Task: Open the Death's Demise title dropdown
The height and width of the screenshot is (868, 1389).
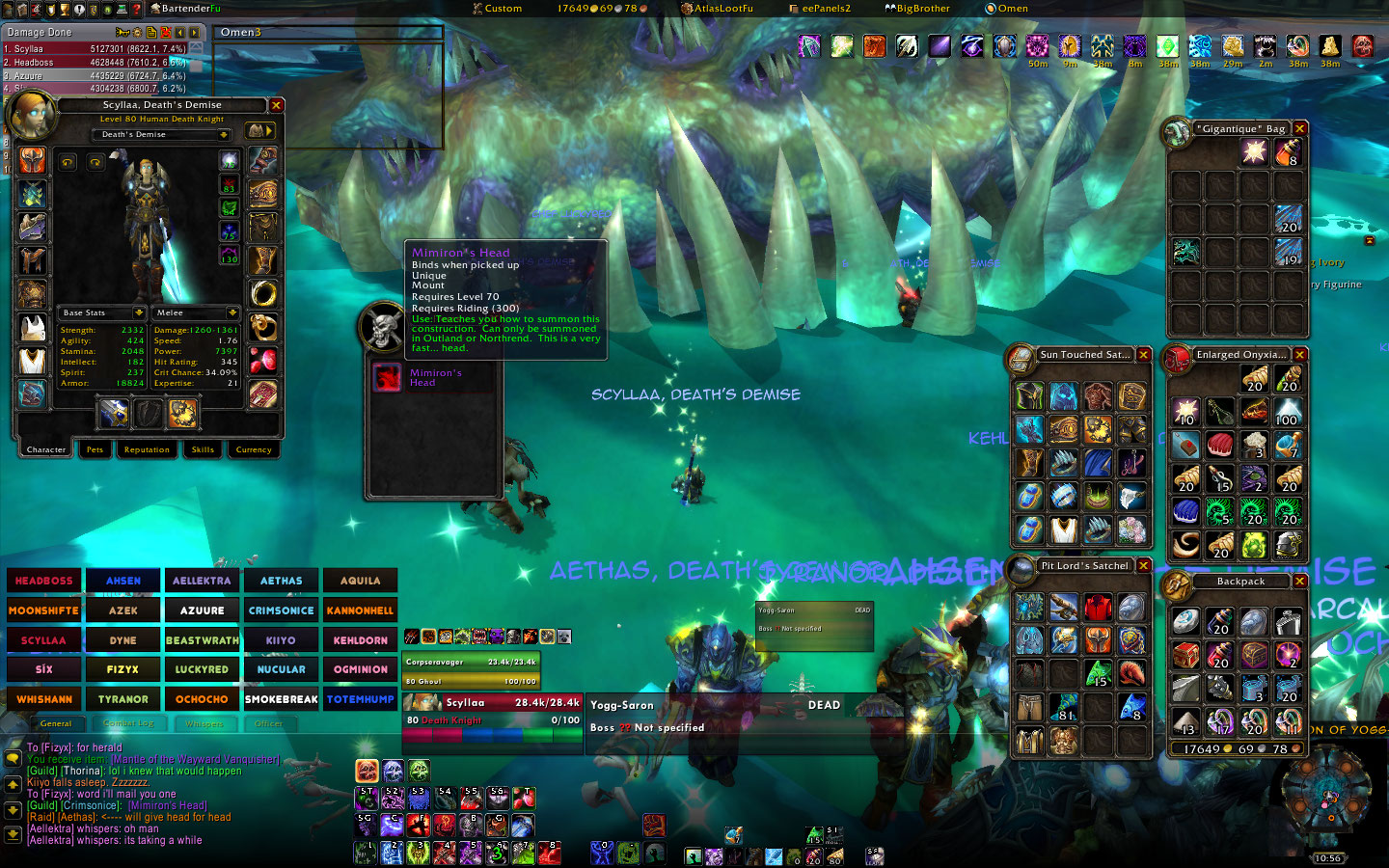Action: click(x=224, y=135)
